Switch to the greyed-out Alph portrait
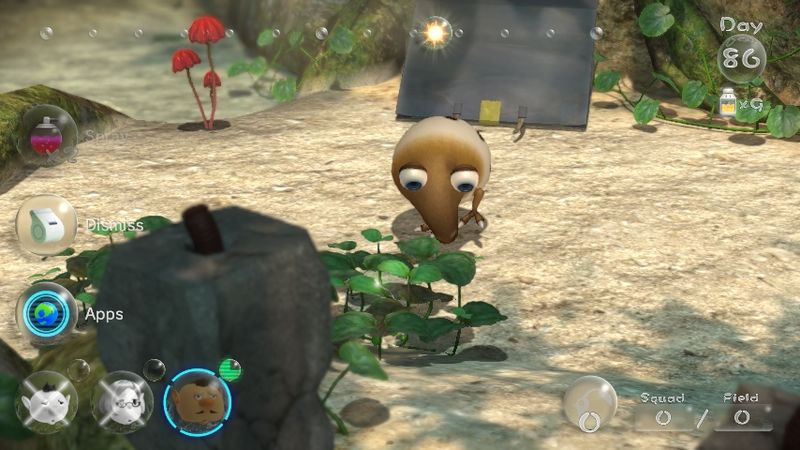 point(47,402)
